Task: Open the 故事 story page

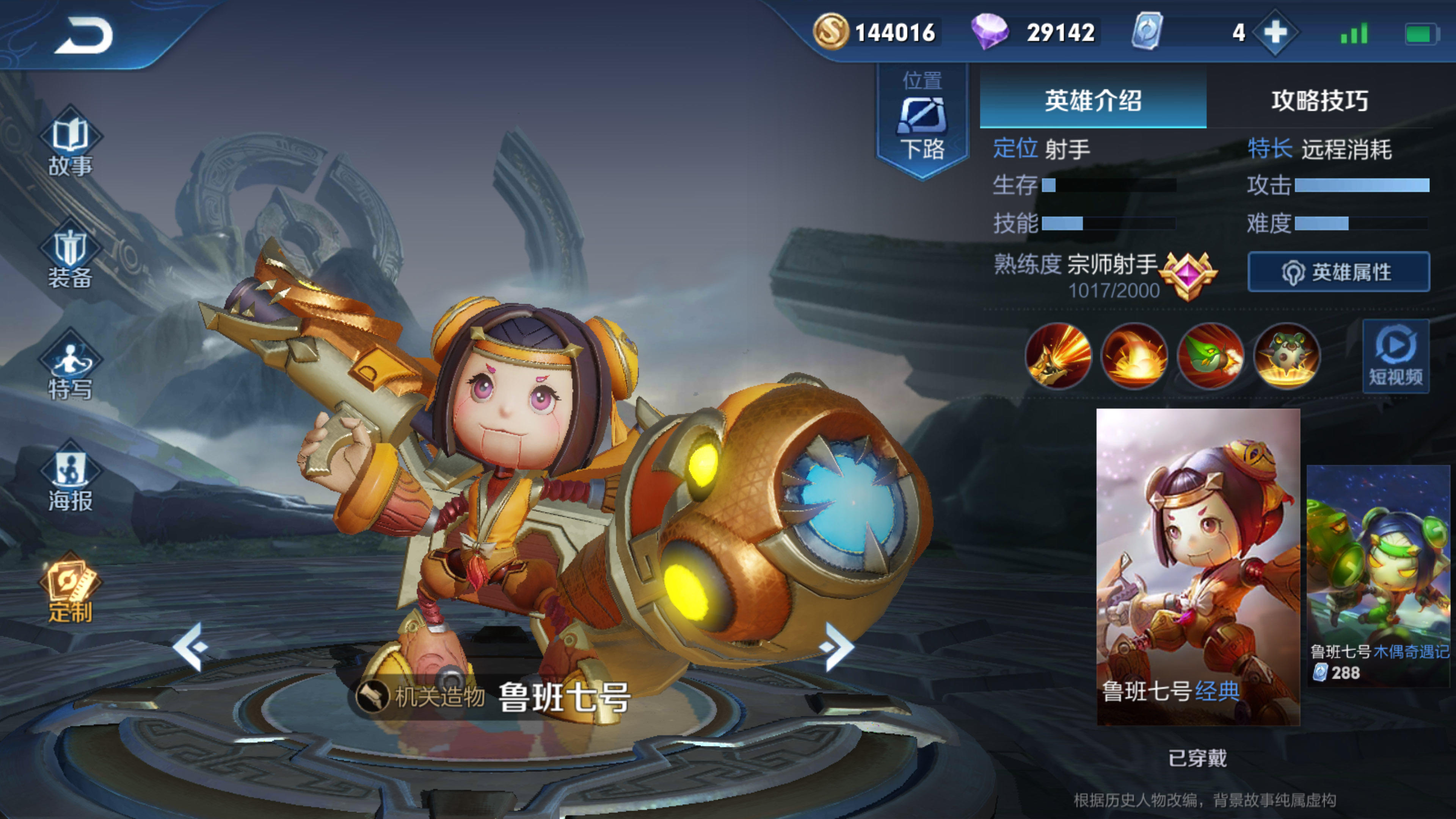Action: pos(70,143)
